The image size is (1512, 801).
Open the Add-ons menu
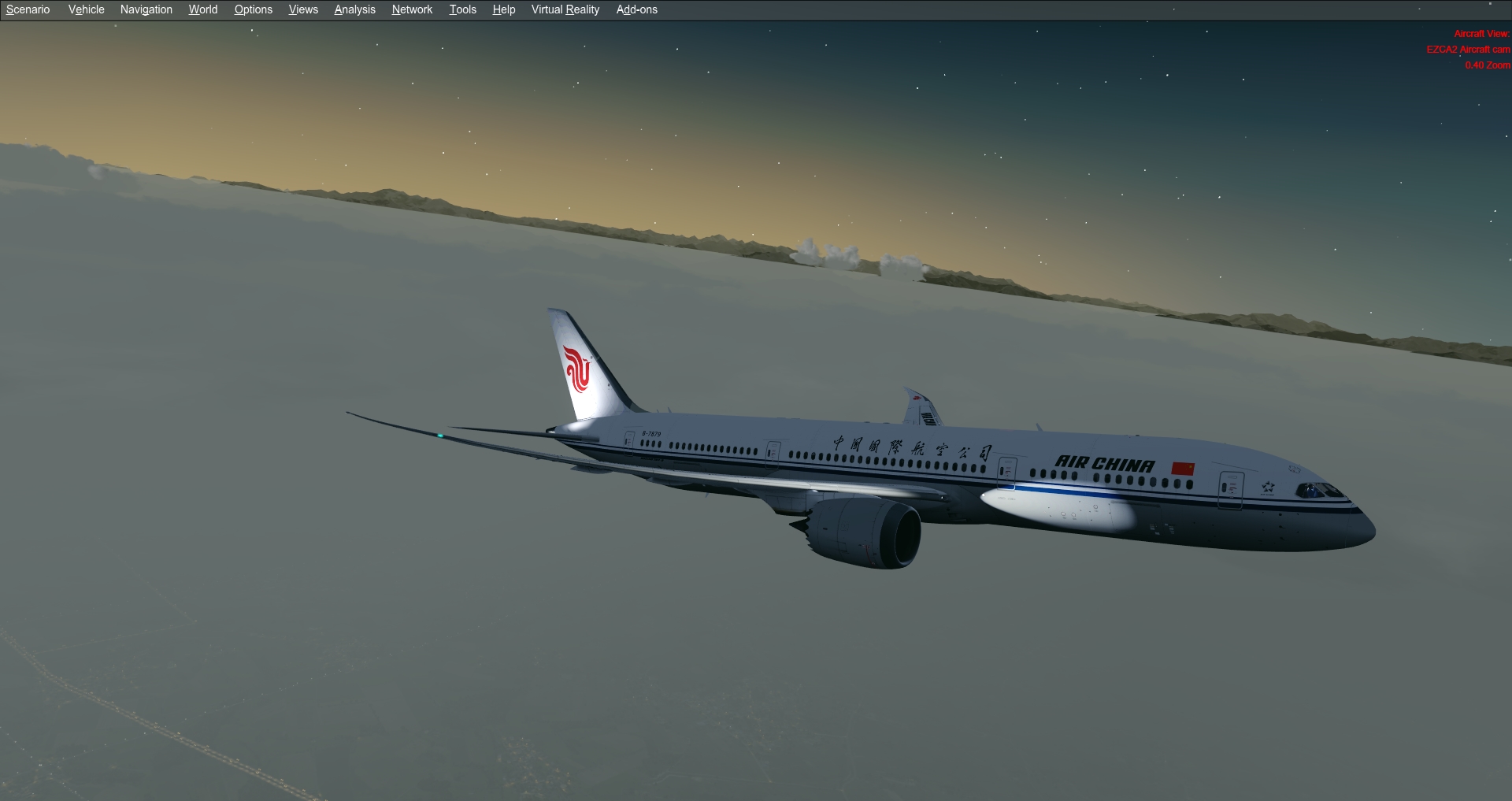(x=636, y=9)
